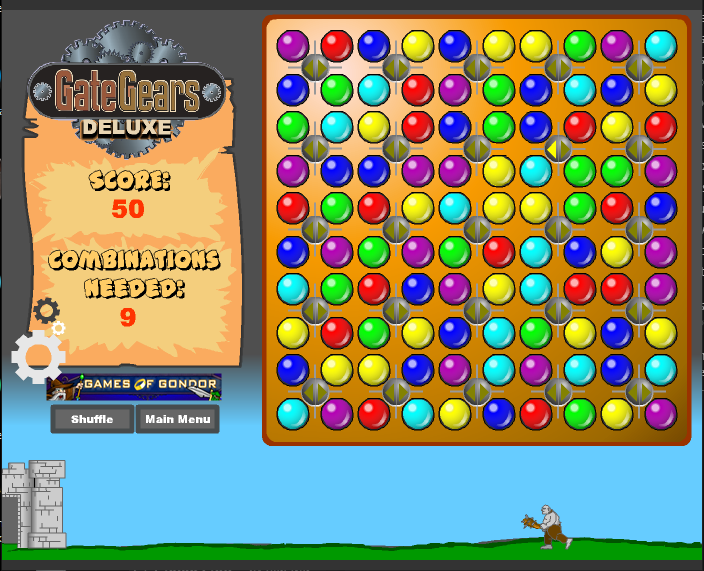Shuffle the board with the Shuffle button
Image resolution: width=704 pixels, height=571 pixels.
[92, 419]
